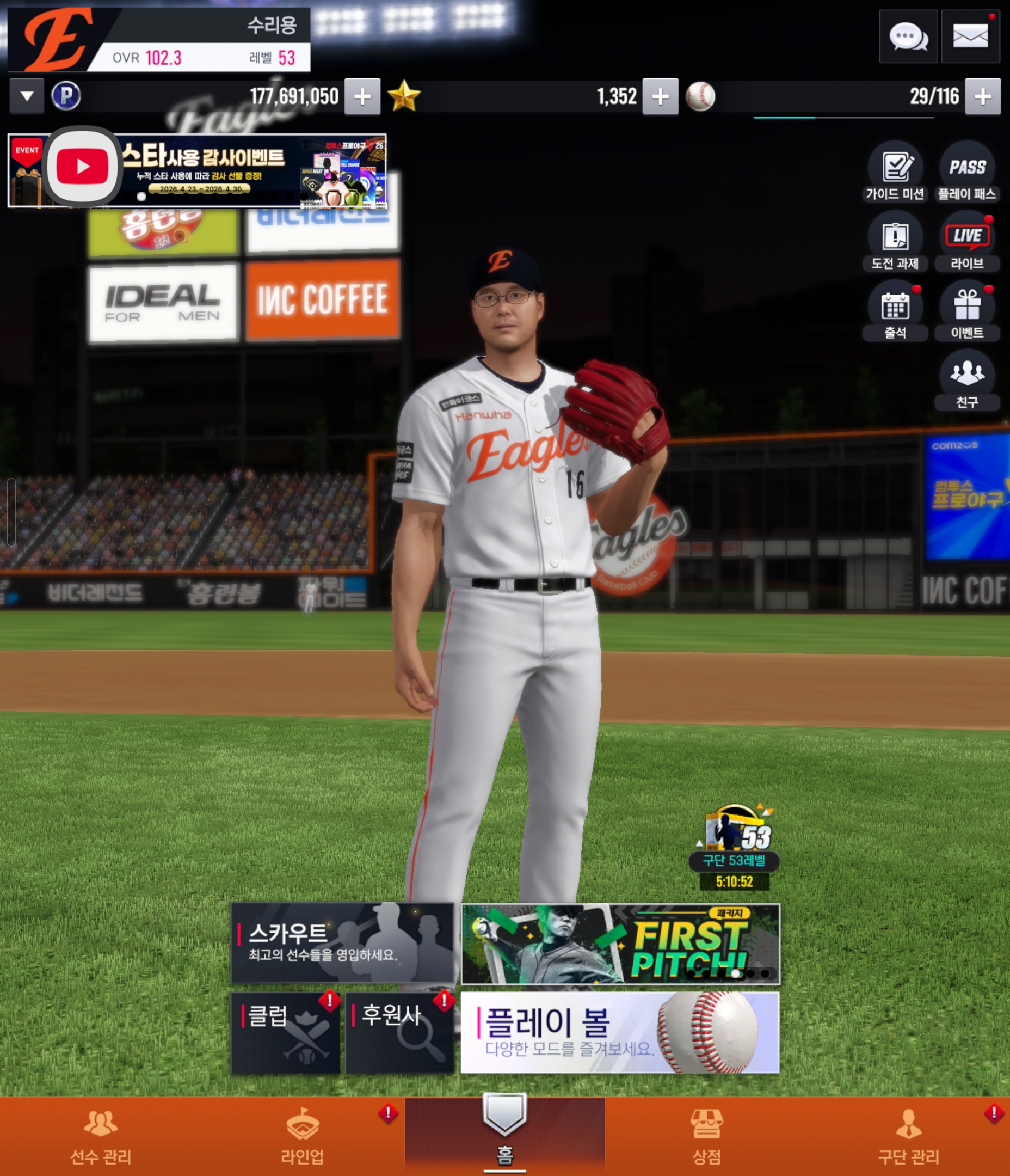1010x1176 pixels.
Task: Start 플레이 볼 play ball modes
Action: [x=620, y=1032]
